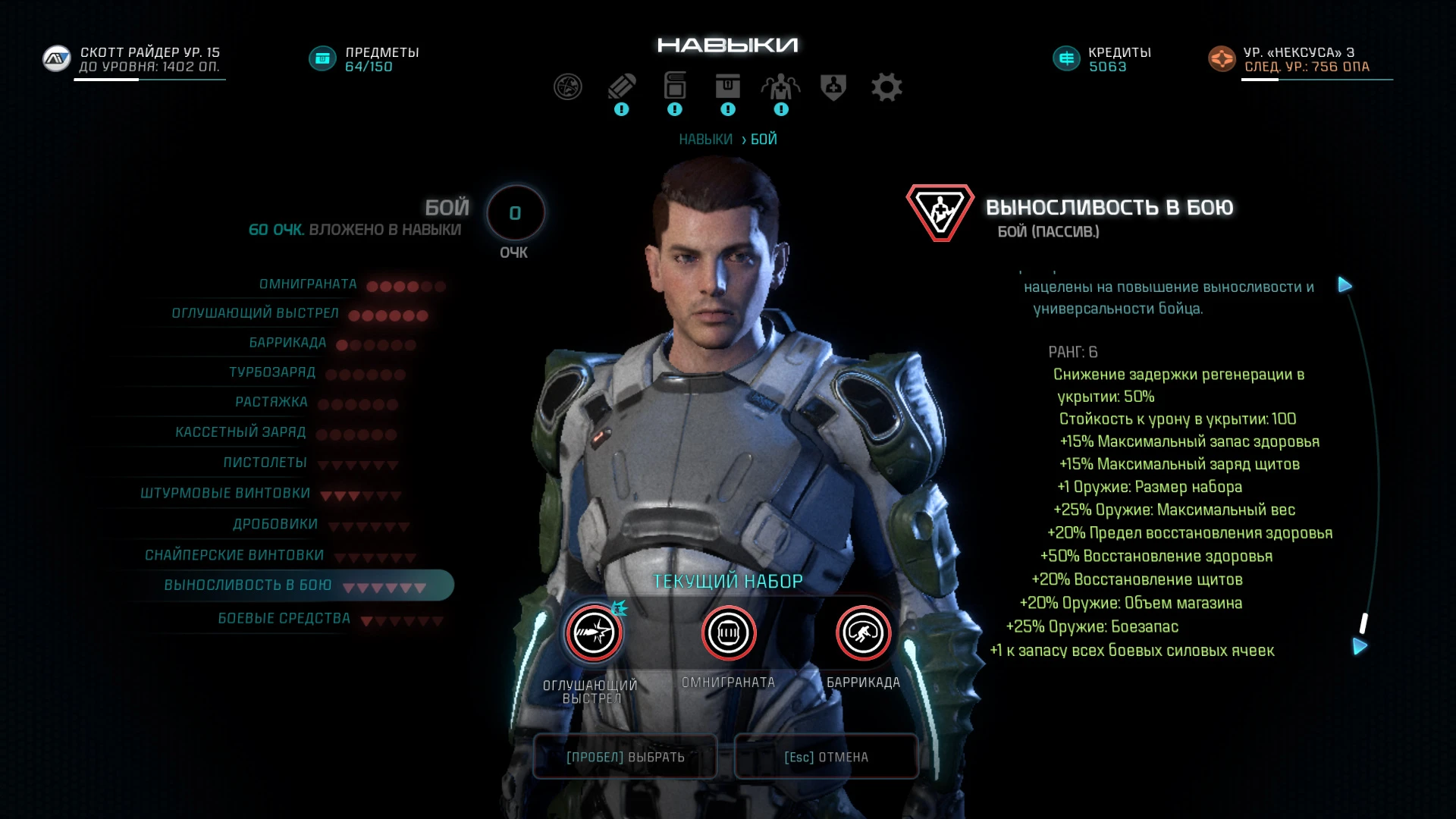Expand the description with the upper arrow
Viewport: 1456px width, 819px height.
(x=1345, y=285)
